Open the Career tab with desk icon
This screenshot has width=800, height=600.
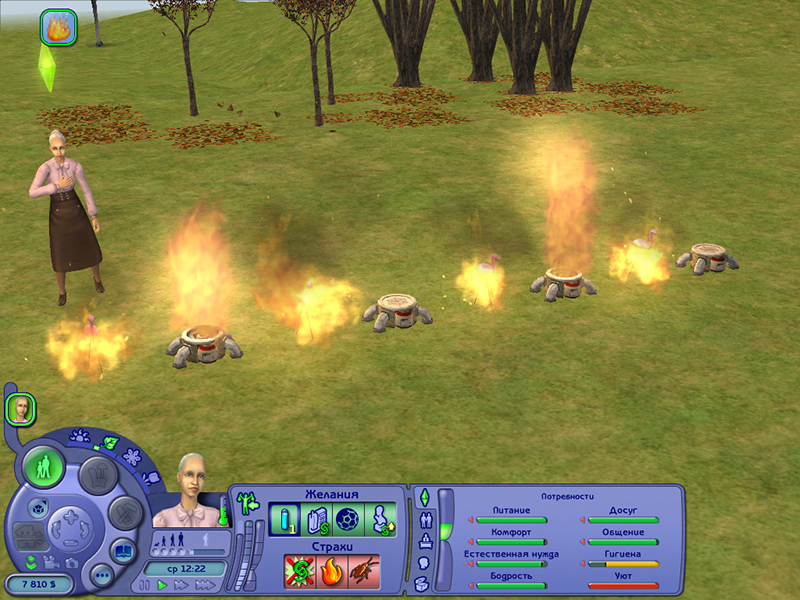424,541
